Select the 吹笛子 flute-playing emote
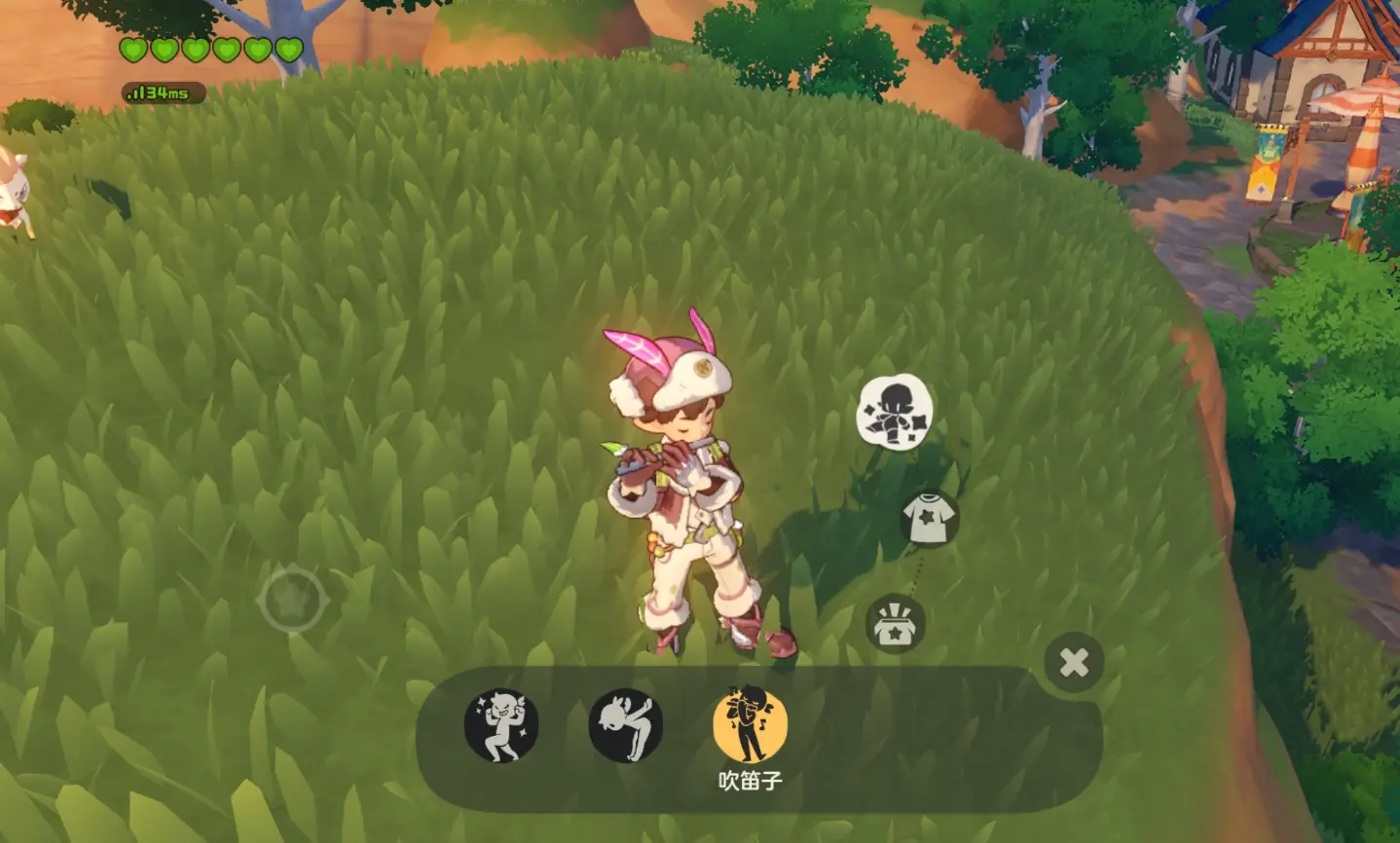Image resolution: width=1400 pixels, height=843 pixels. tap(750, 725)
